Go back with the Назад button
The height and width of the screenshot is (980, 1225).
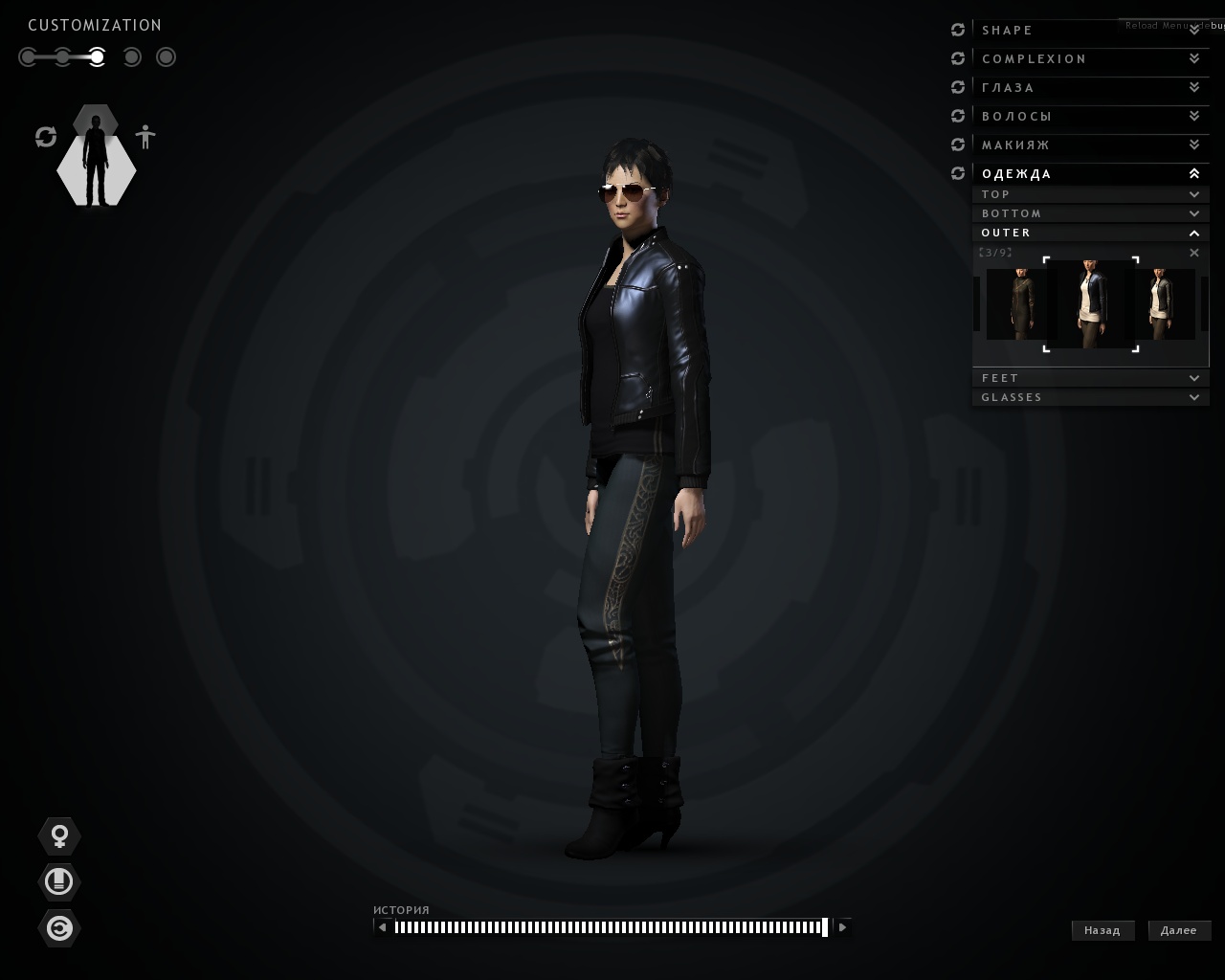click(x=1102, y=930)
